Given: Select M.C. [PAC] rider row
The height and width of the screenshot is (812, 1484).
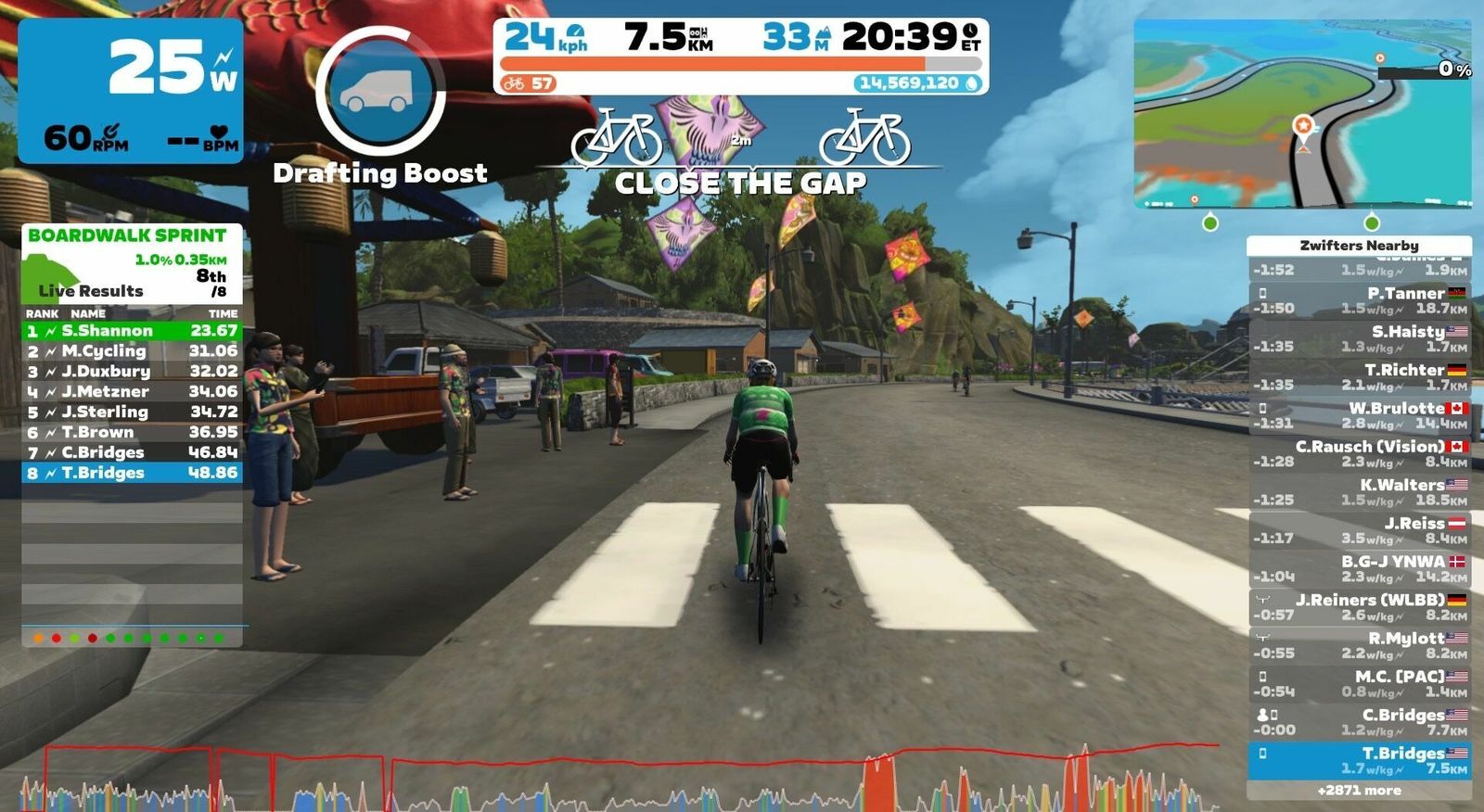Looking at the screenshot, I should (x=1359, y=684).
